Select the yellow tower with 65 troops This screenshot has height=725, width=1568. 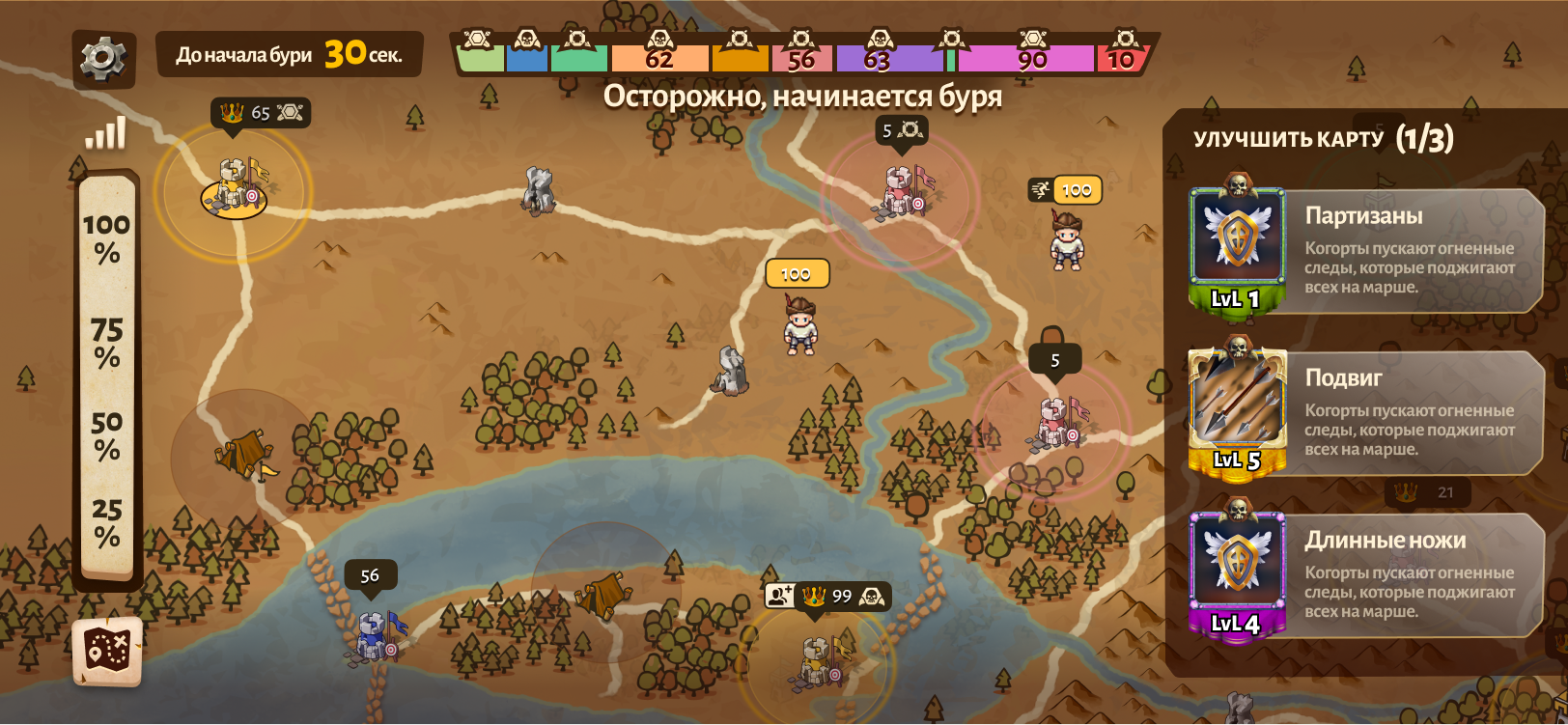click(235, 185)
